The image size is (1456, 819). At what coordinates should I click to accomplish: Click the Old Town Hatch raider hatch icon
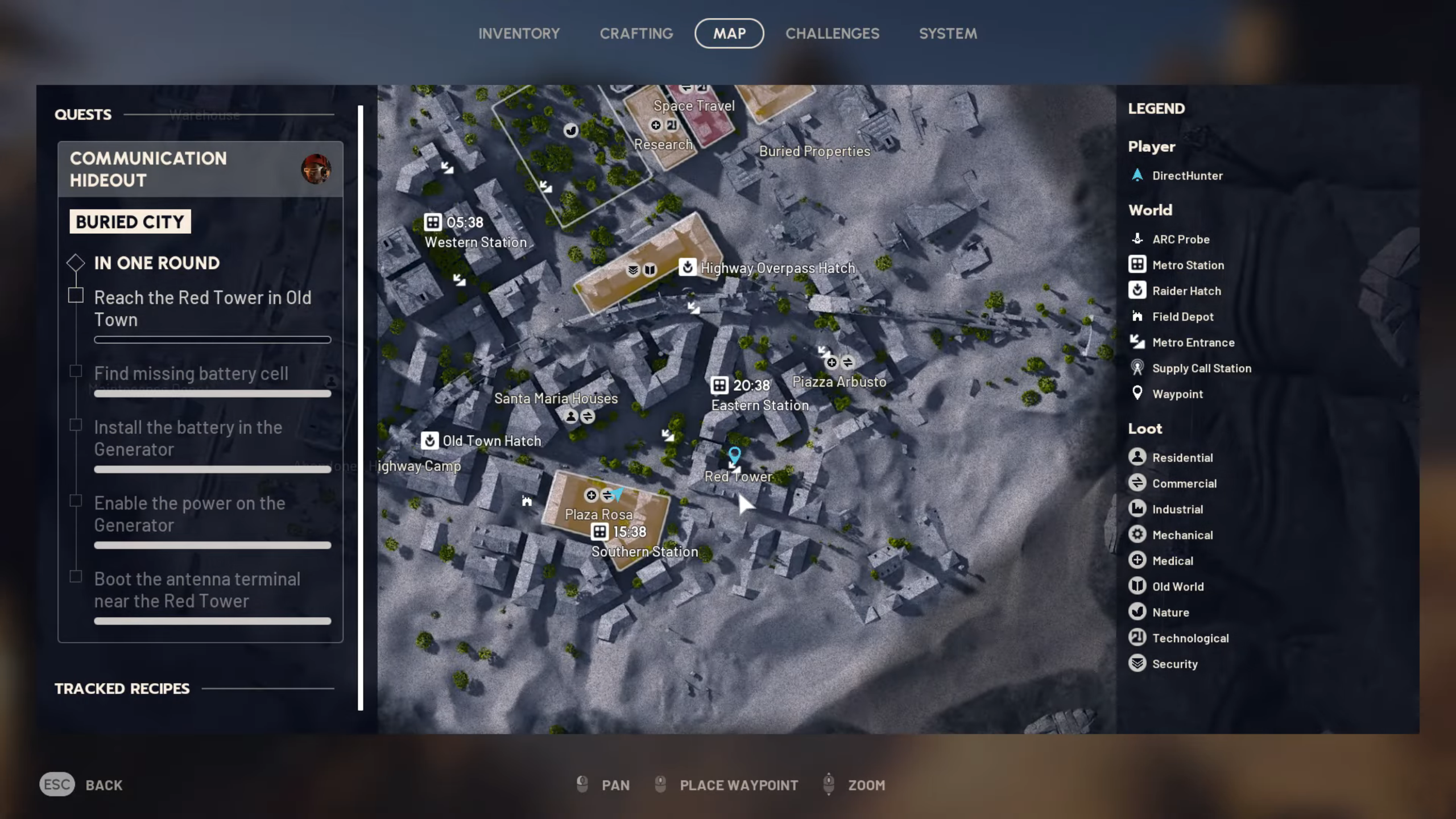click(431, 440)
